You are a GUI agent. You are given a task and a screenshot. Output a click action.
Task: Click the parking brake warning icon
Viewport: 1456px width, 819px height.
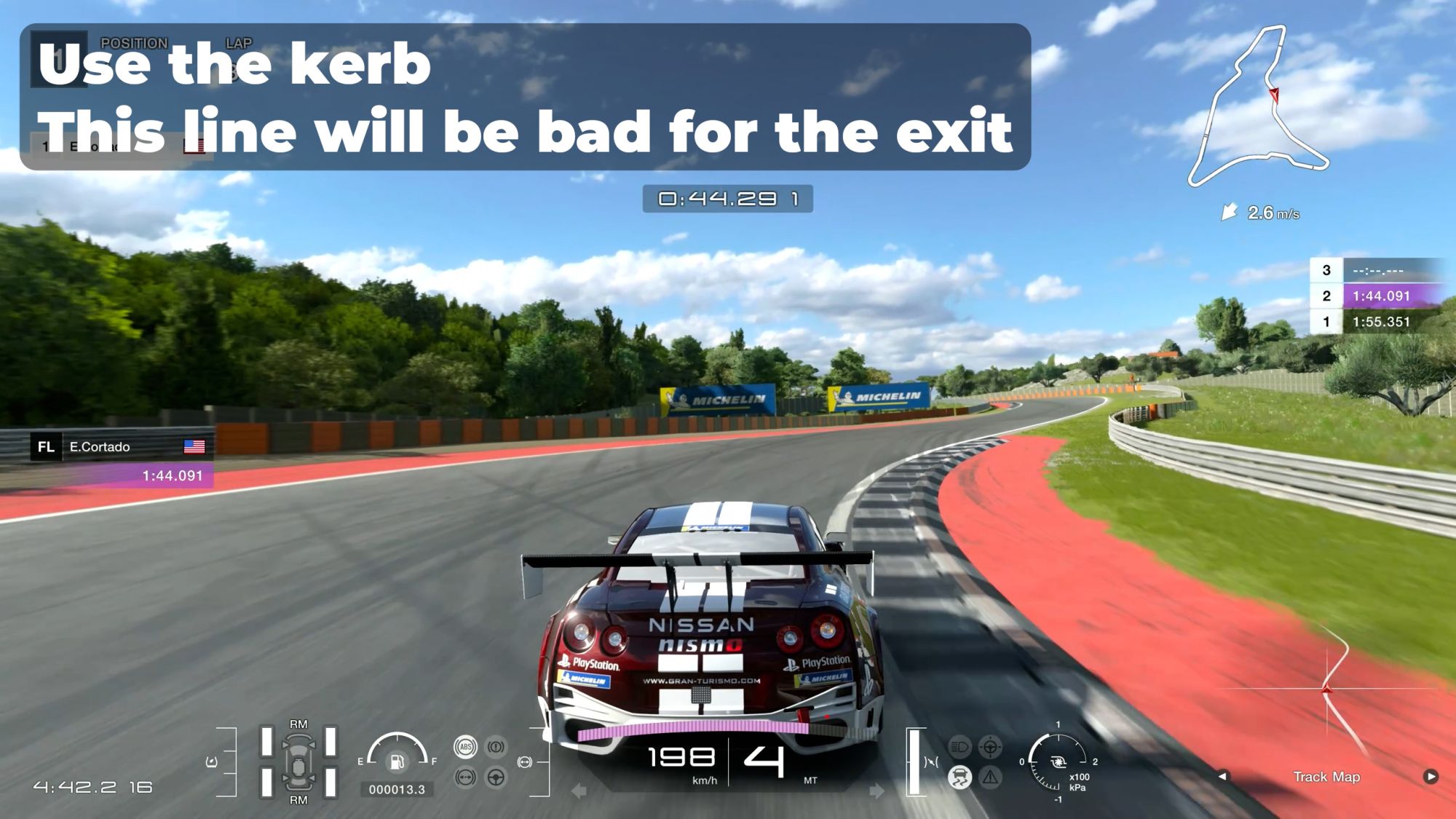496,747
